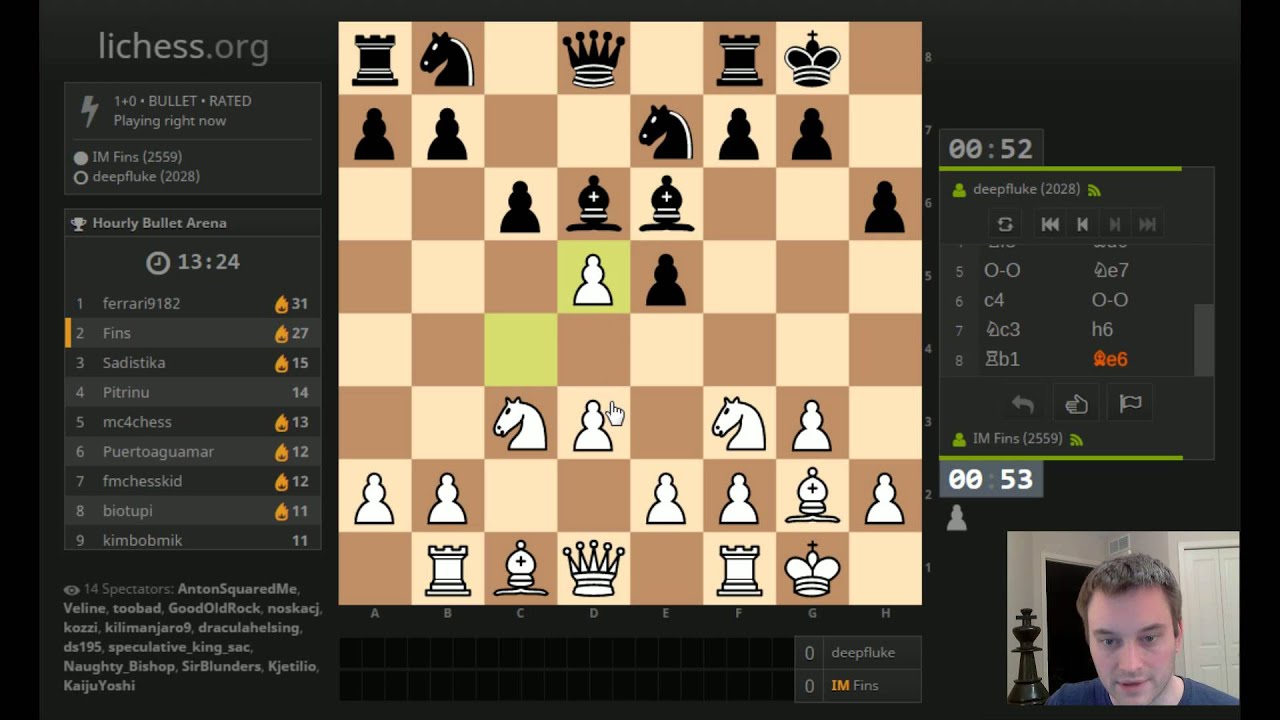Flip the board orientation
Viewport: 1280px width, 720px height.
pyautogui.click(x=1005, y=223)
